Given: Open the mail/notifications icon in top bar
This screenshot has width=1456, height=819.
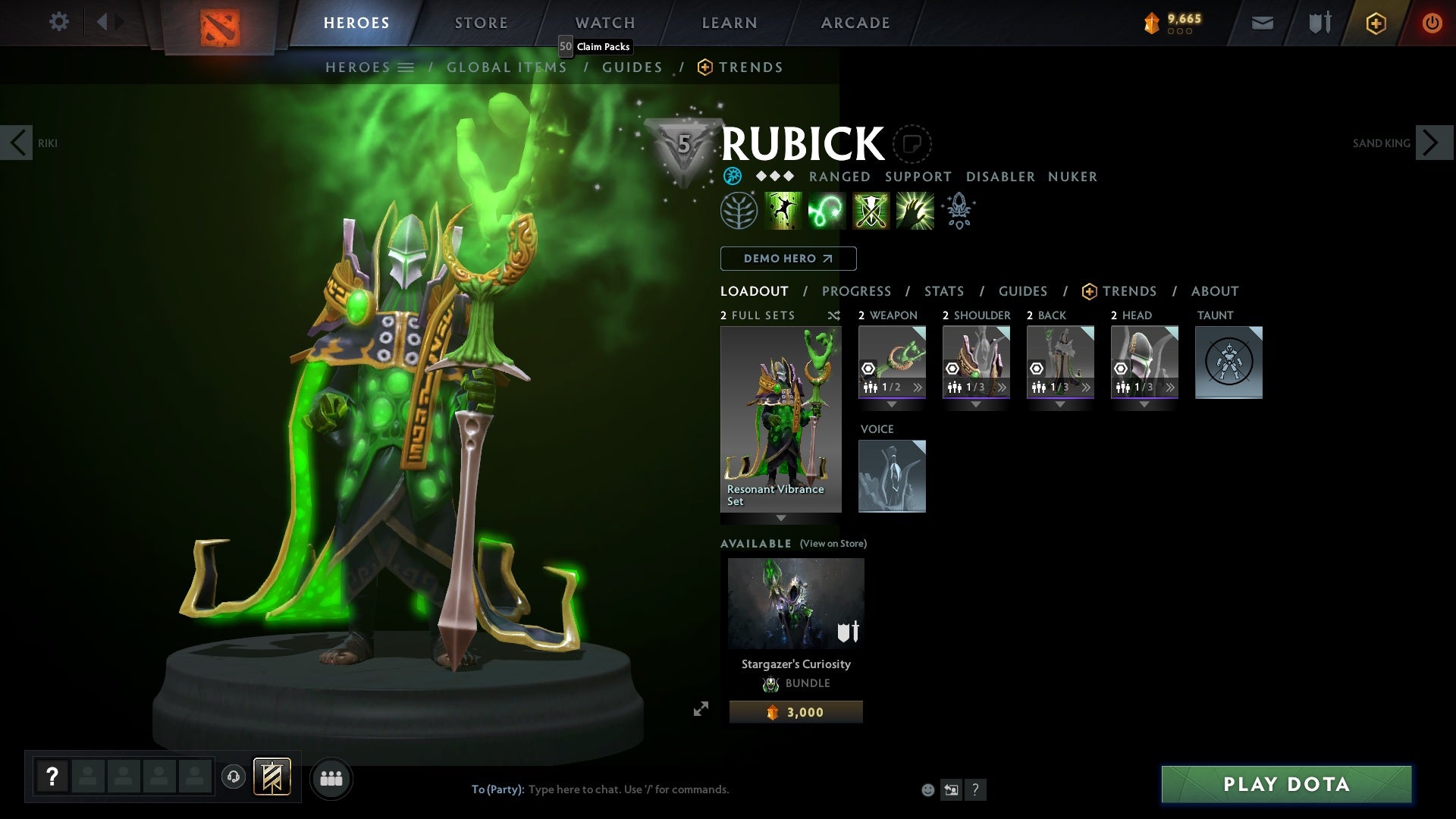Looking at the screenshot, I should pyautogui.click(x=1261, y=22).
